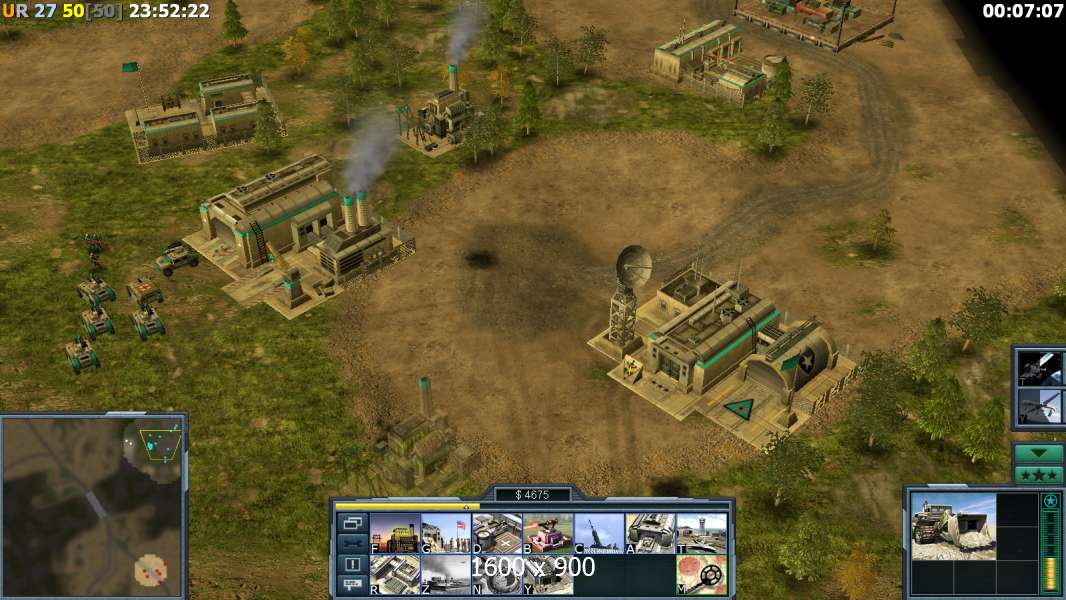Activate the mine-clearing detector command
The width and height of the screenshot is (1066, 600).
pos(701,574)
